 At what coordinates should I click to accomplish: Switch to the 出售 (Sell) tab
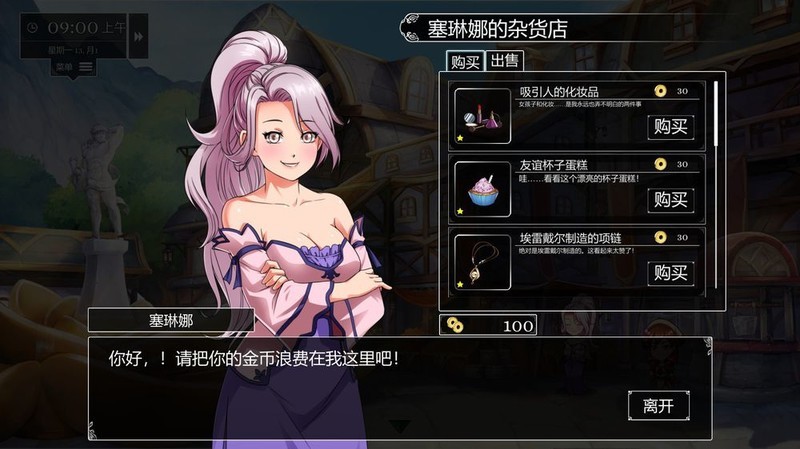click(505, 62)
